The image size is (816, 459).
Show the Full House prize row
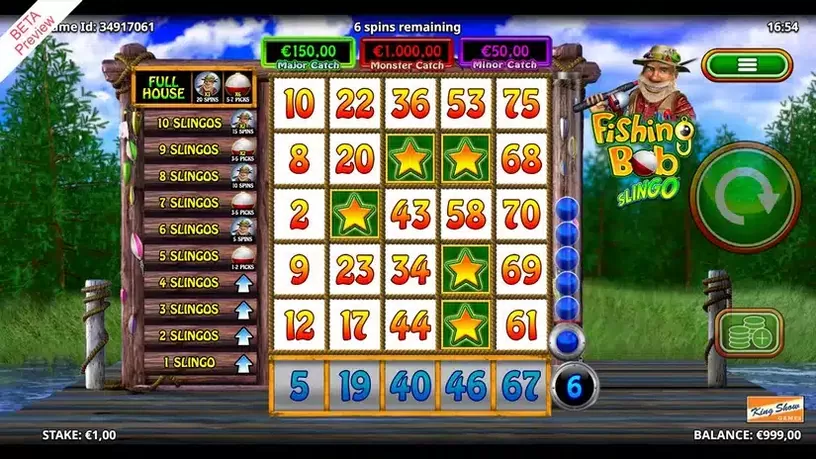pyautogui.click(x=195, y=88)
